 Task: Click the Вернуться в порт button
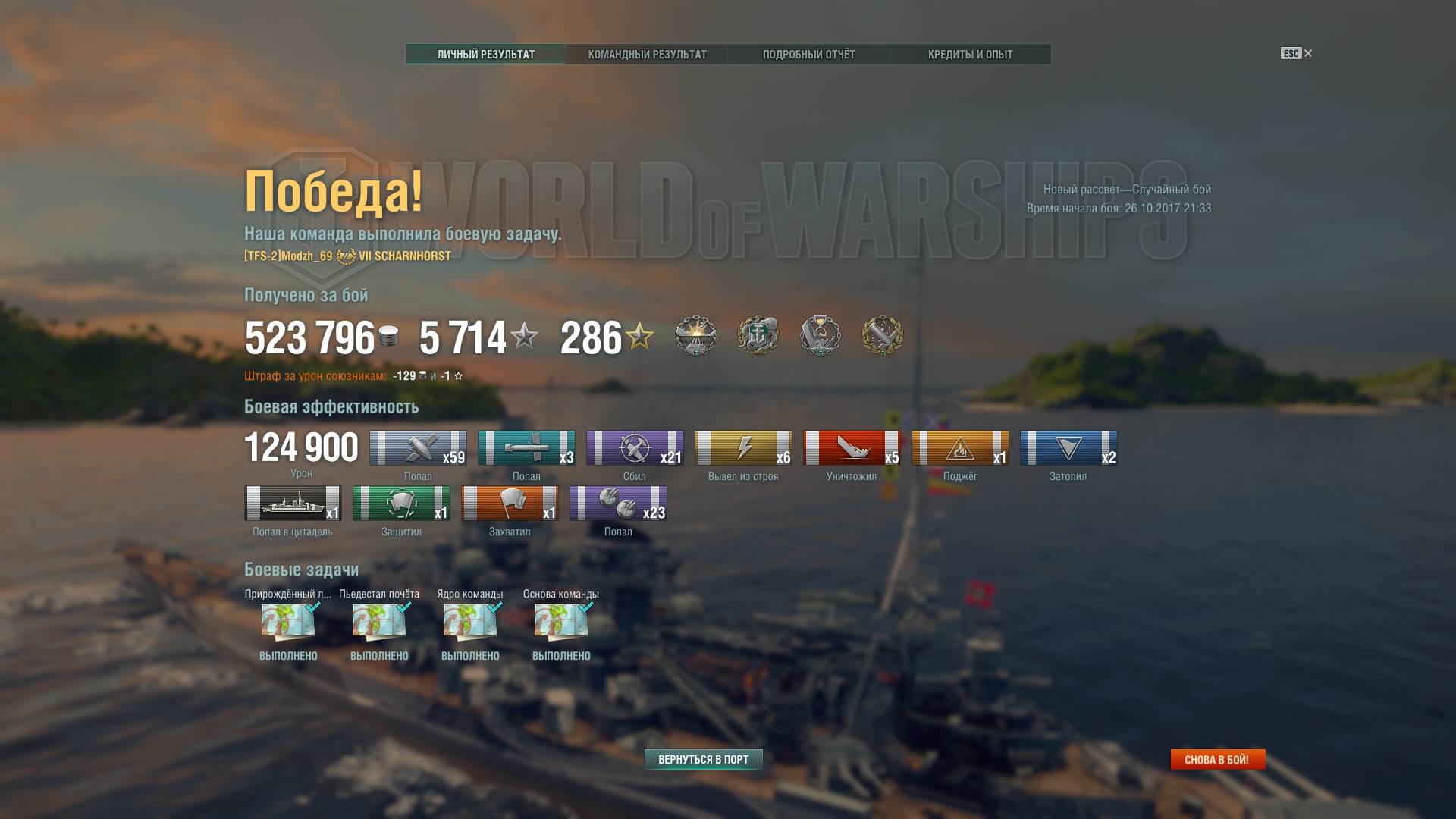[703, 759]
